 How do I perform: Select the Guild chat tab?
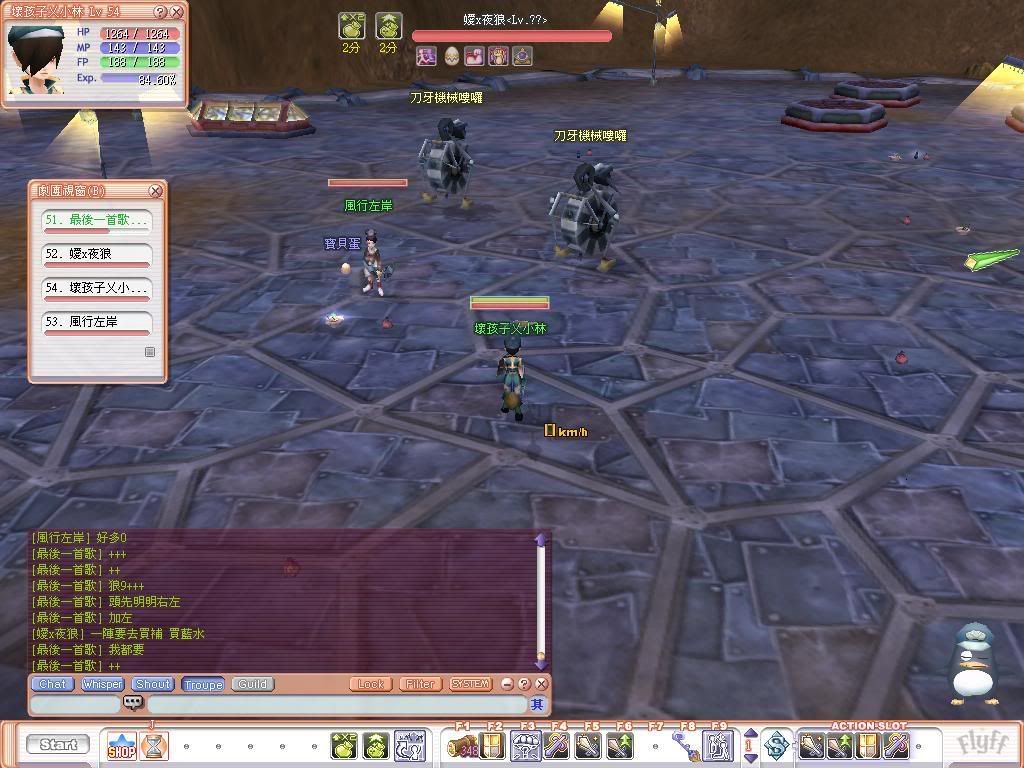(x=252, y=684)
